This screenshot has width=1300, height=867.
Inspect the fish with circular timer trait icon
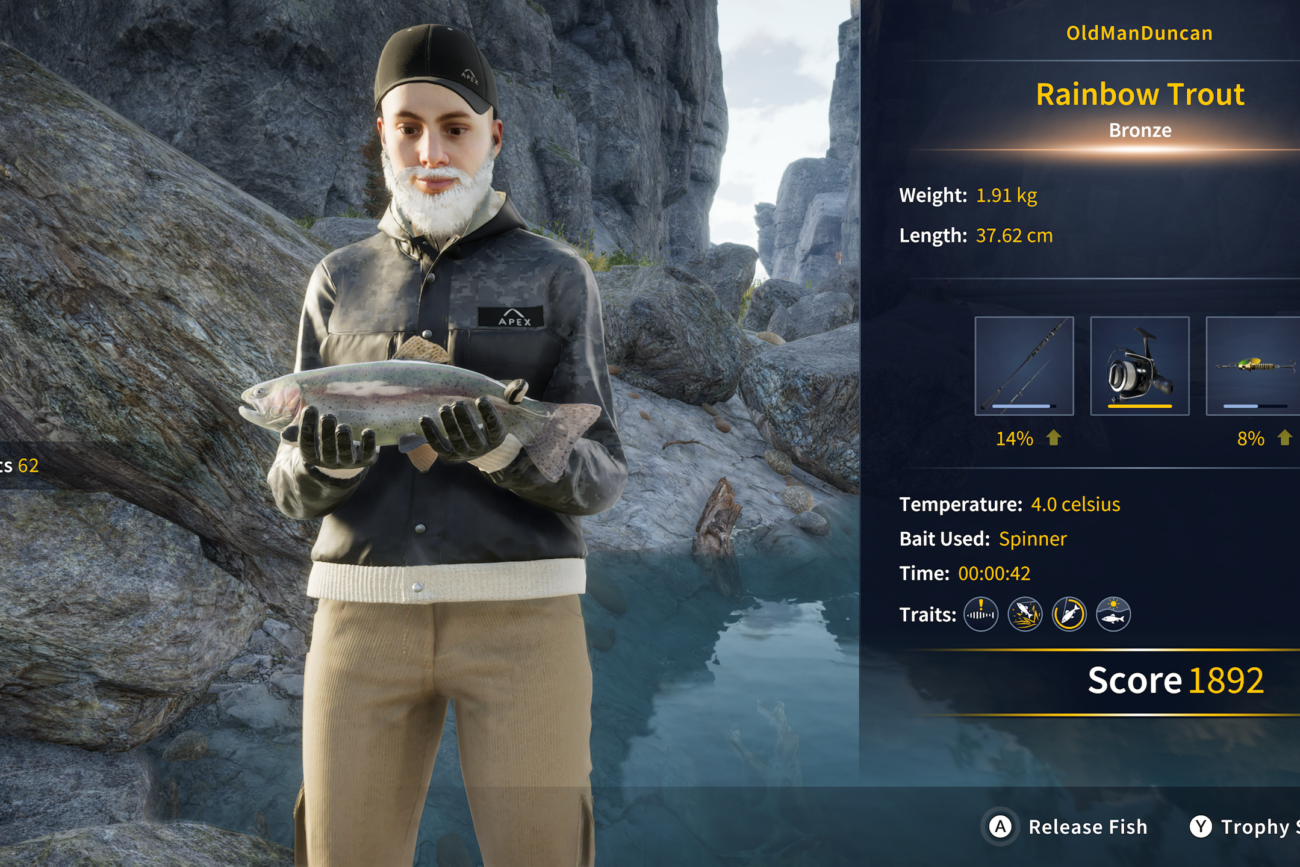(x=1069, y=614)
